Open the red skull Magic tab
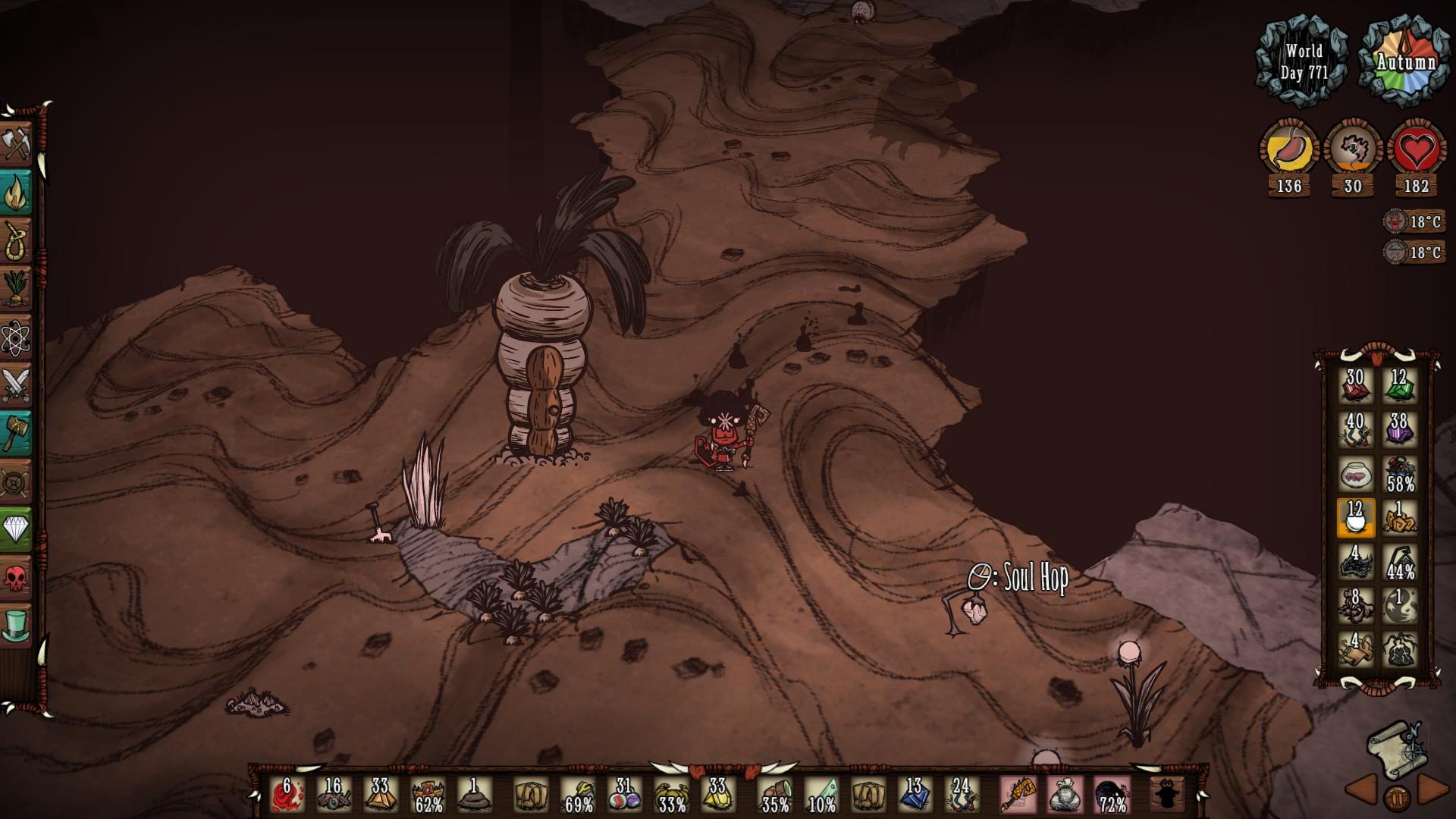This screenshot has height=819, width=1456. coord(17,577)
